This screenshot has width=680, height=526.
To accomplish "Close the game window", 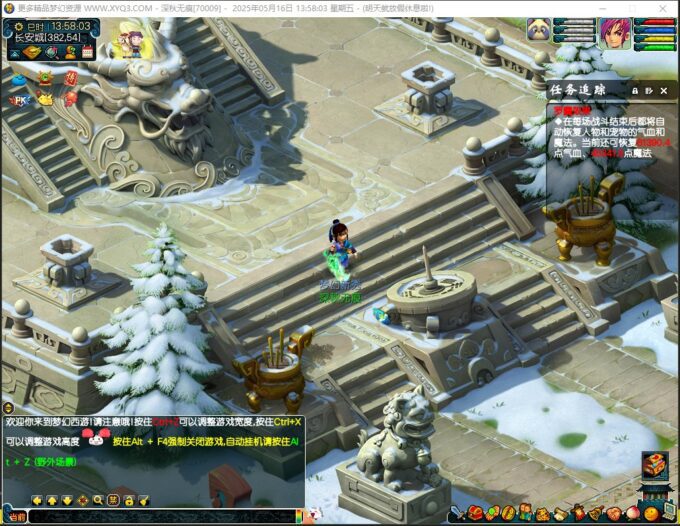I will [x=664, y=8].
